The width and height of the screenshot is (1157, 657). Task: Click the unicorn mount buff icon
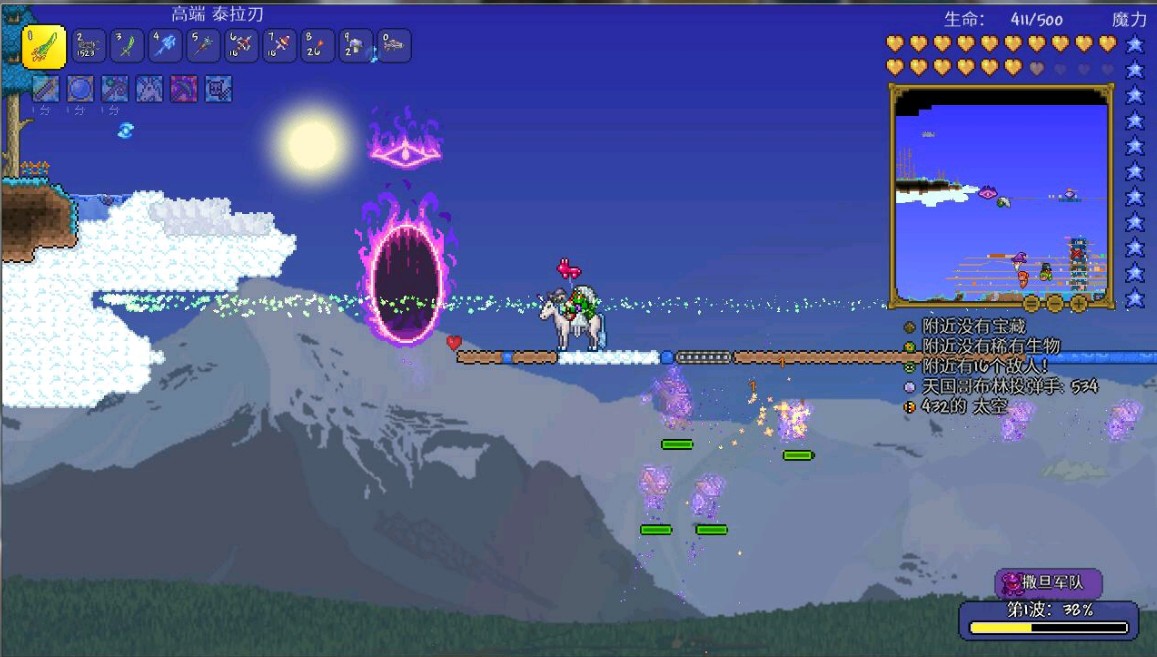click(x=149, y=90)
